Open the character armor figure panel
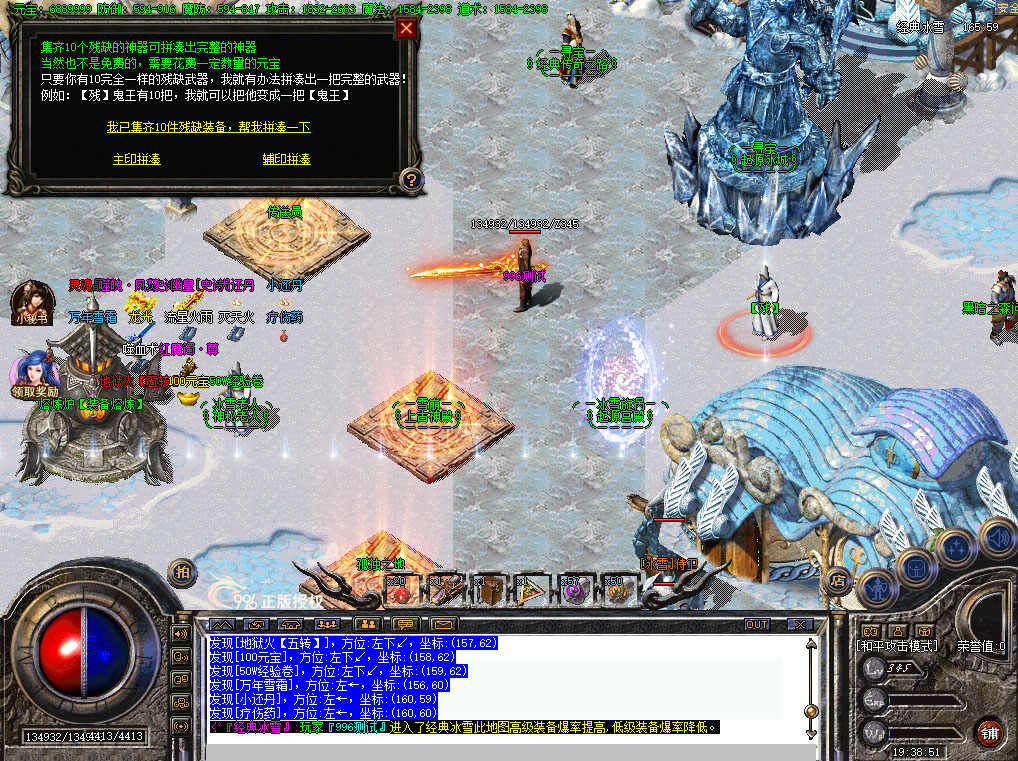 click(x=876, y=586)
